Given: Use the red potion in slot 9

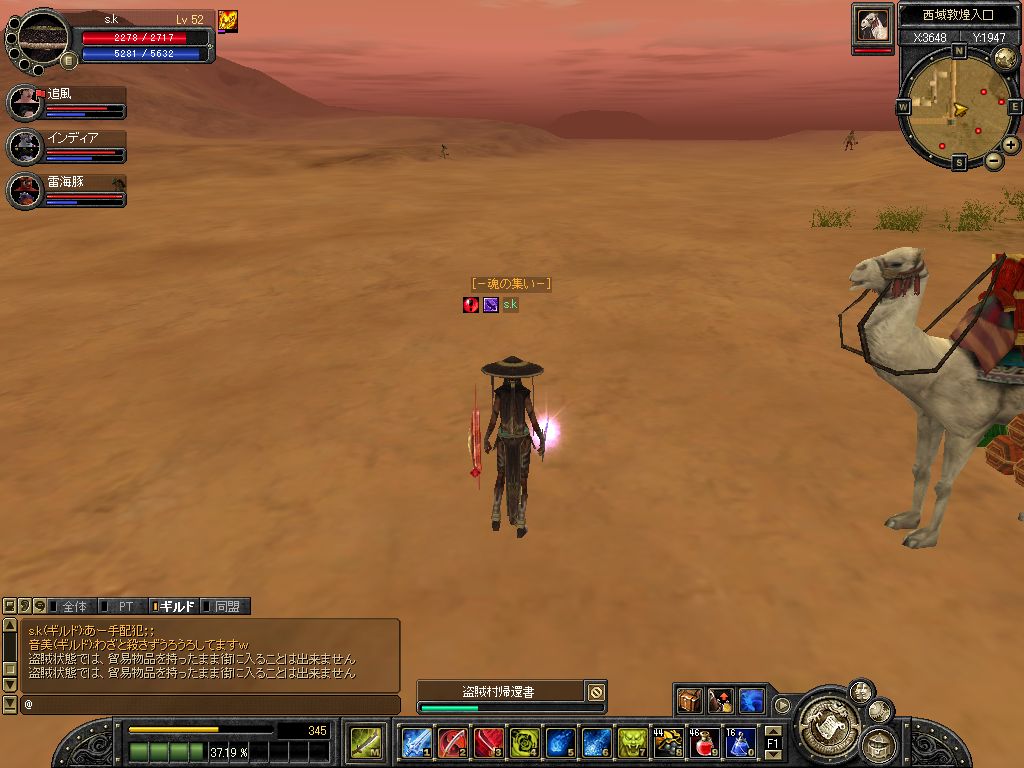Looking at the screenshot, I should pyautogui.click(x=704, y=743).
